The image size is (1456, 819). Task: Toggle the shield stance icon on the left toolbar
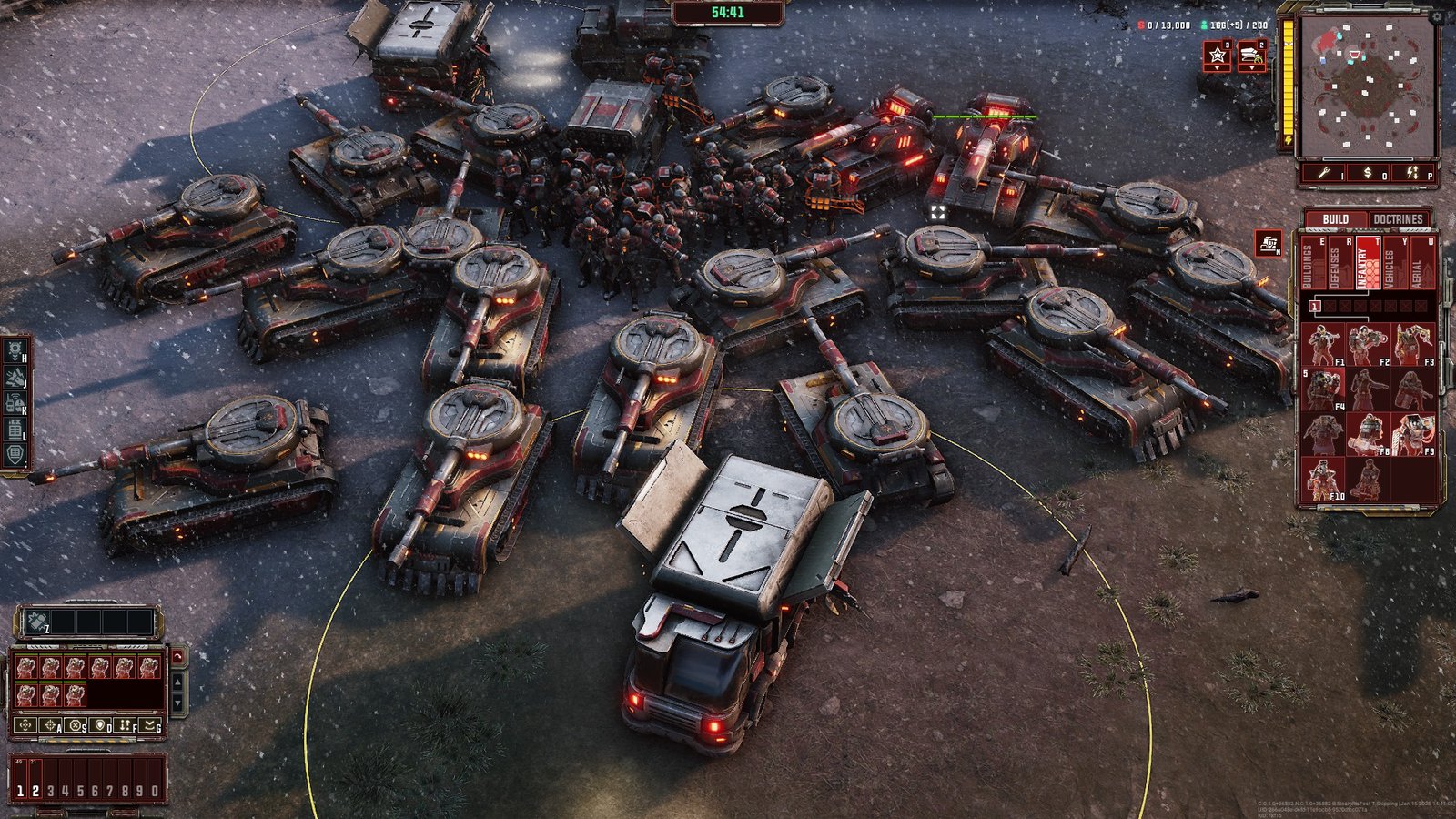[x=15, y=453]
